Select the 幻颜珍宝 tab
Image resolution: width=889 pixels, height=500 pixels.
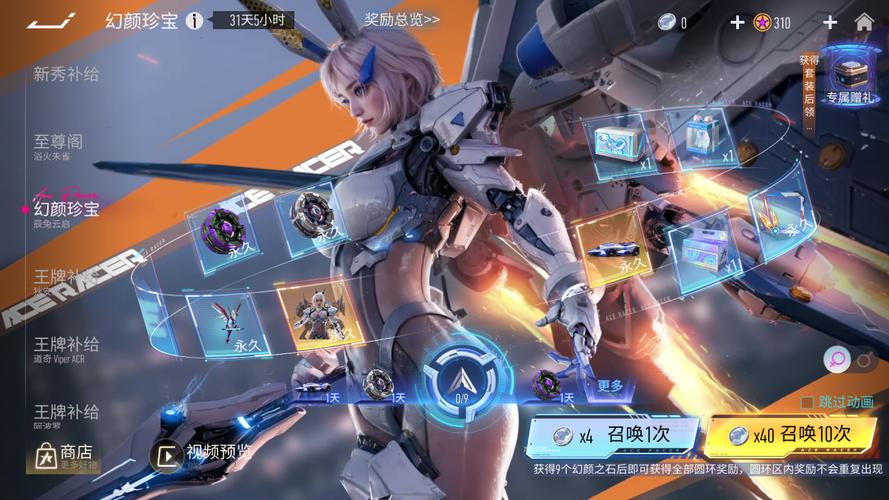coord(66,210)
